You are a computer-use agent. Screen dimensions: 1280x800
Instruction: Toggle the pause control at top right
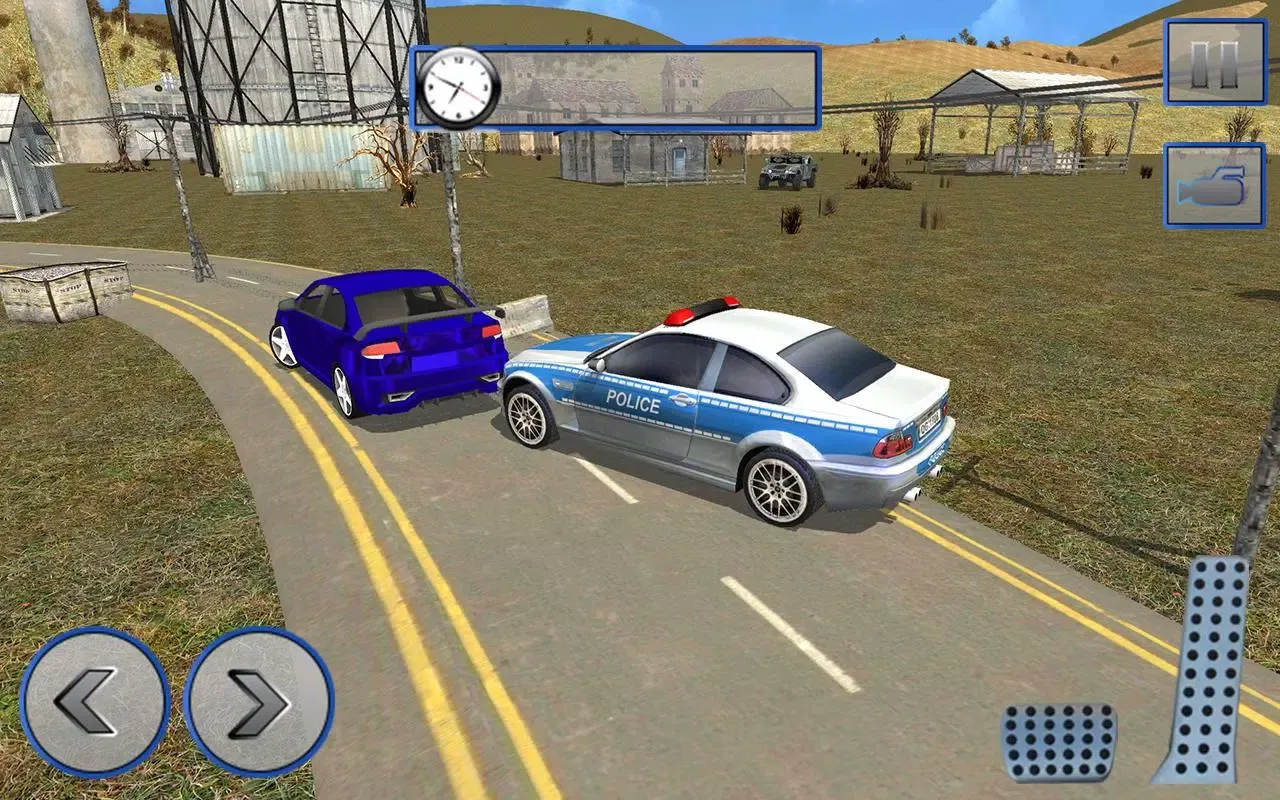[x=1216, y=62]
